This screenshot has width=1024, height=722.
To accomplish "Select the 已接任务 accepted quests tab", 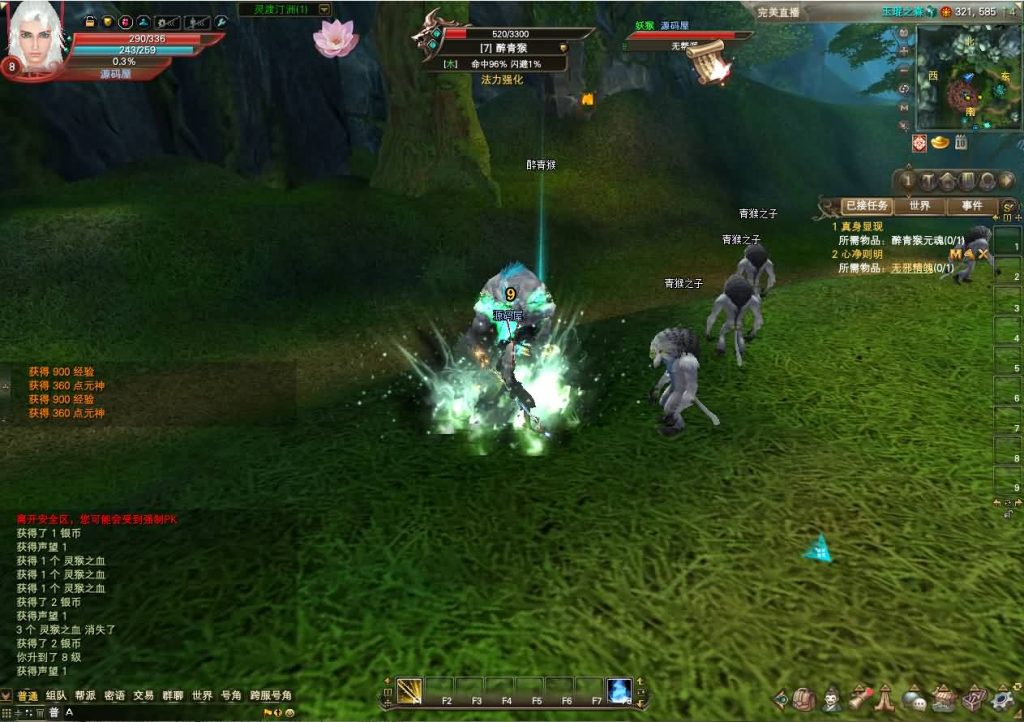I will click(867, 206).
